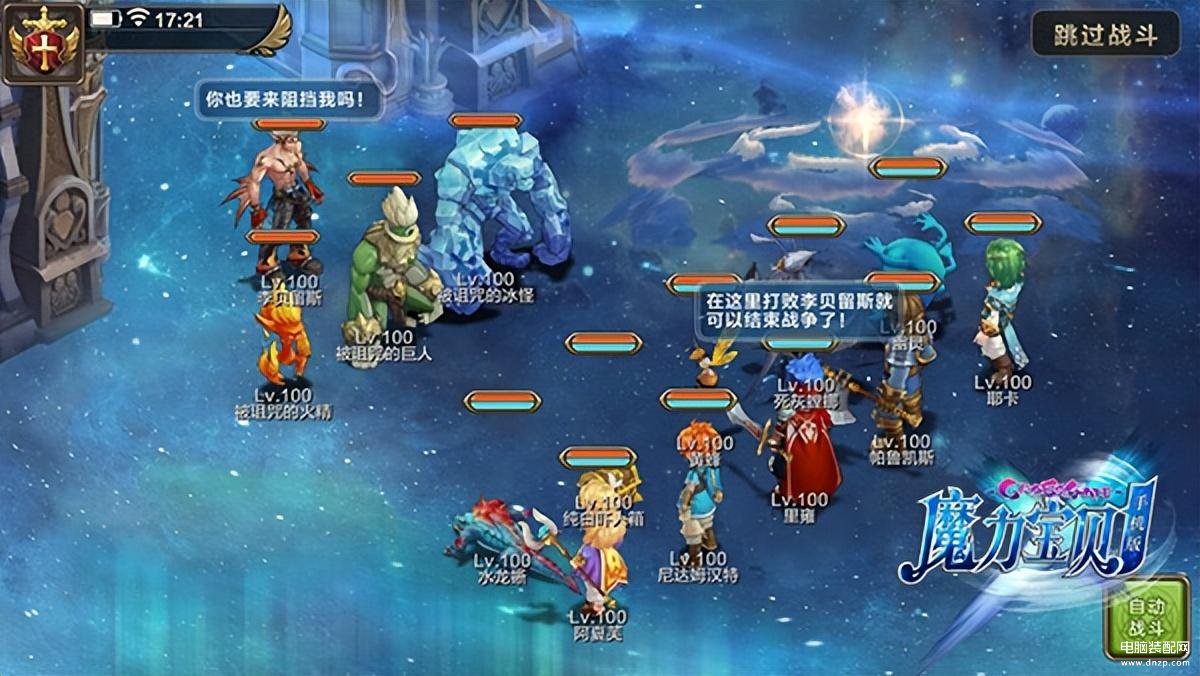Open the red cross shield emblem
This screenshot has width=1200, height=676.
tap(43, 42)
